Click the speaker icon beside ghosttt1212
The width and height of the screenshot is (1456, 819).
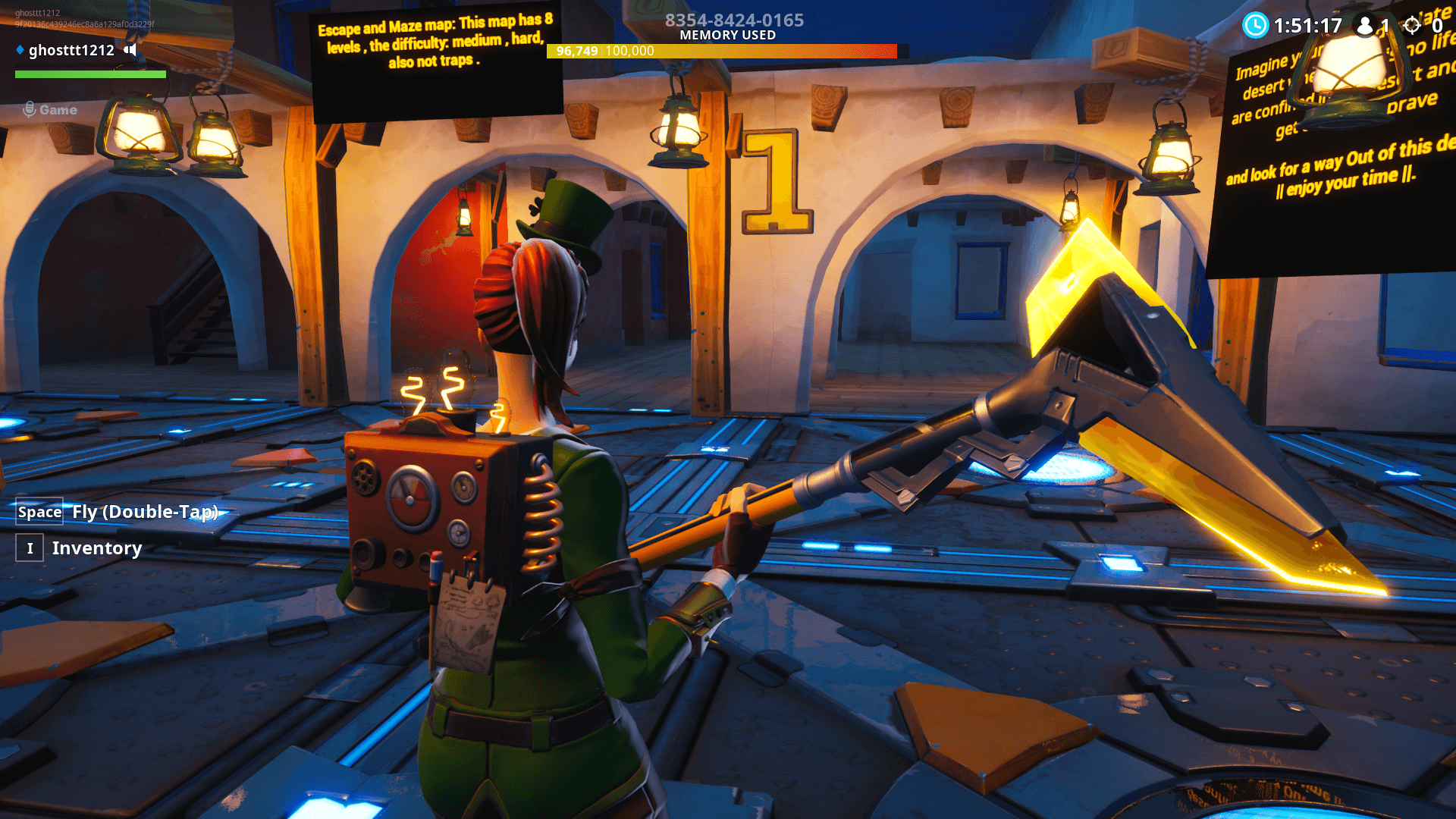(x=130, y=50)
